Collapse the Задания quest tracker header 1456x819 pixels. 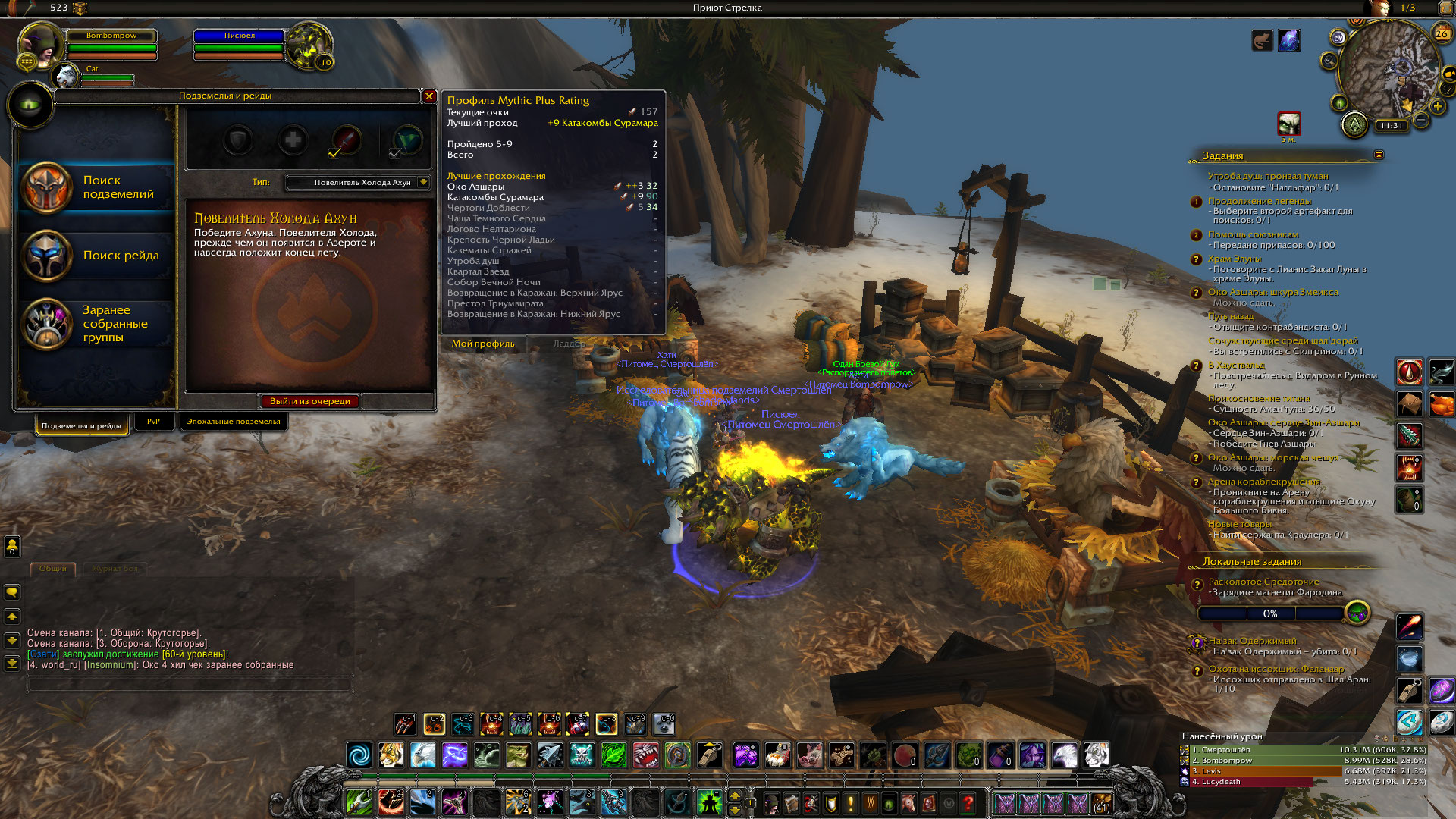pos(1379,155)
